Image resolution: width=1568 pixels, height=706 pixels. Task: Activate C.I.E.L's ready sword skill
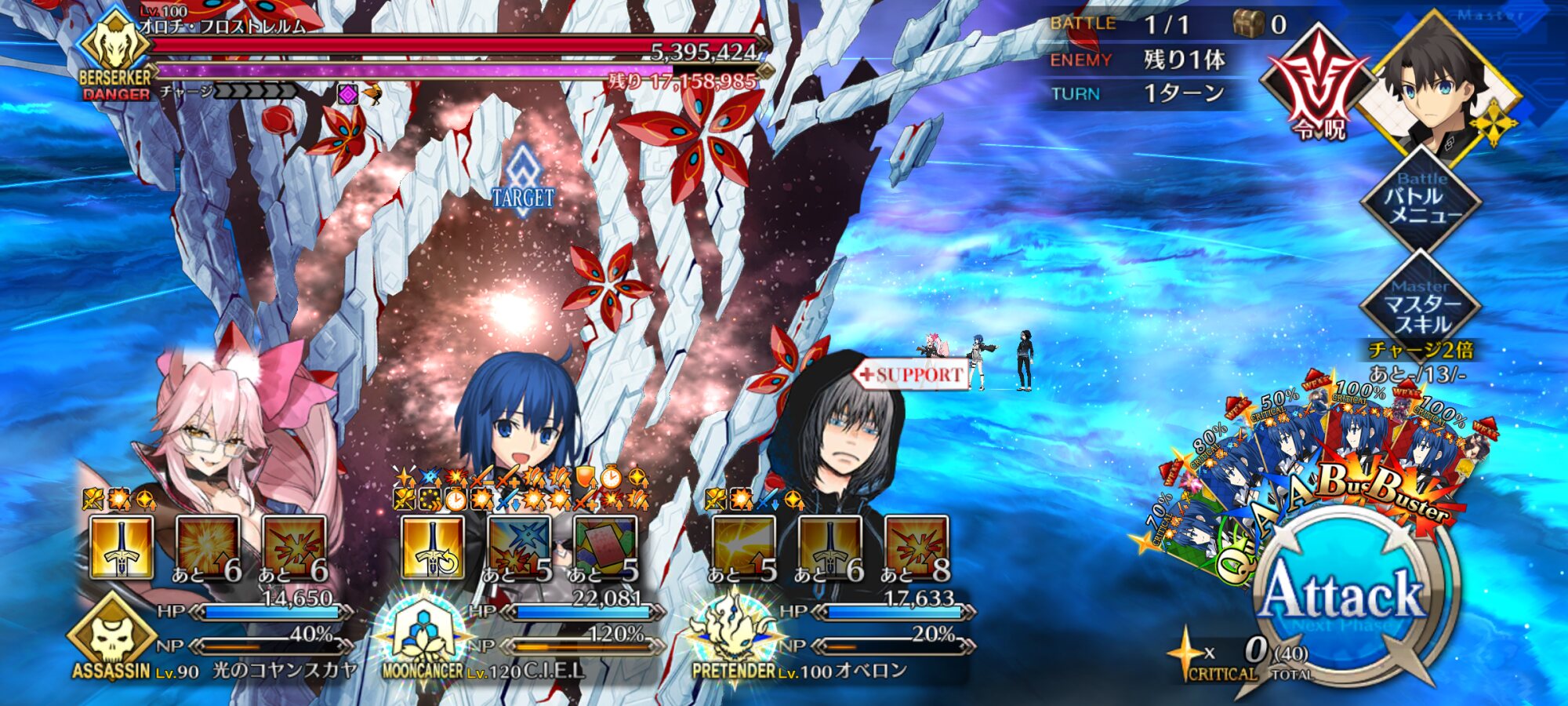432,548
